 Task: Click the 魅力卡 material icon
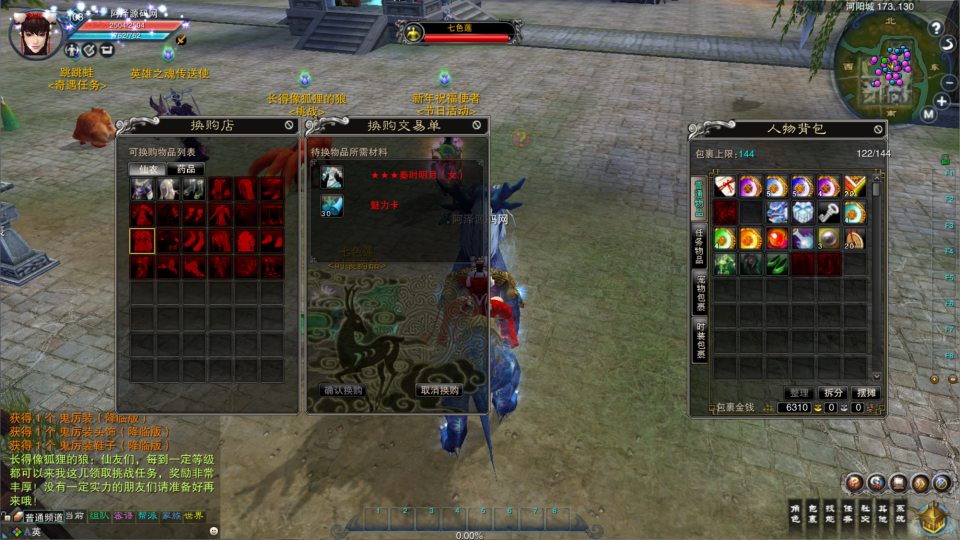pyautogui.click(x=332, y=205)
